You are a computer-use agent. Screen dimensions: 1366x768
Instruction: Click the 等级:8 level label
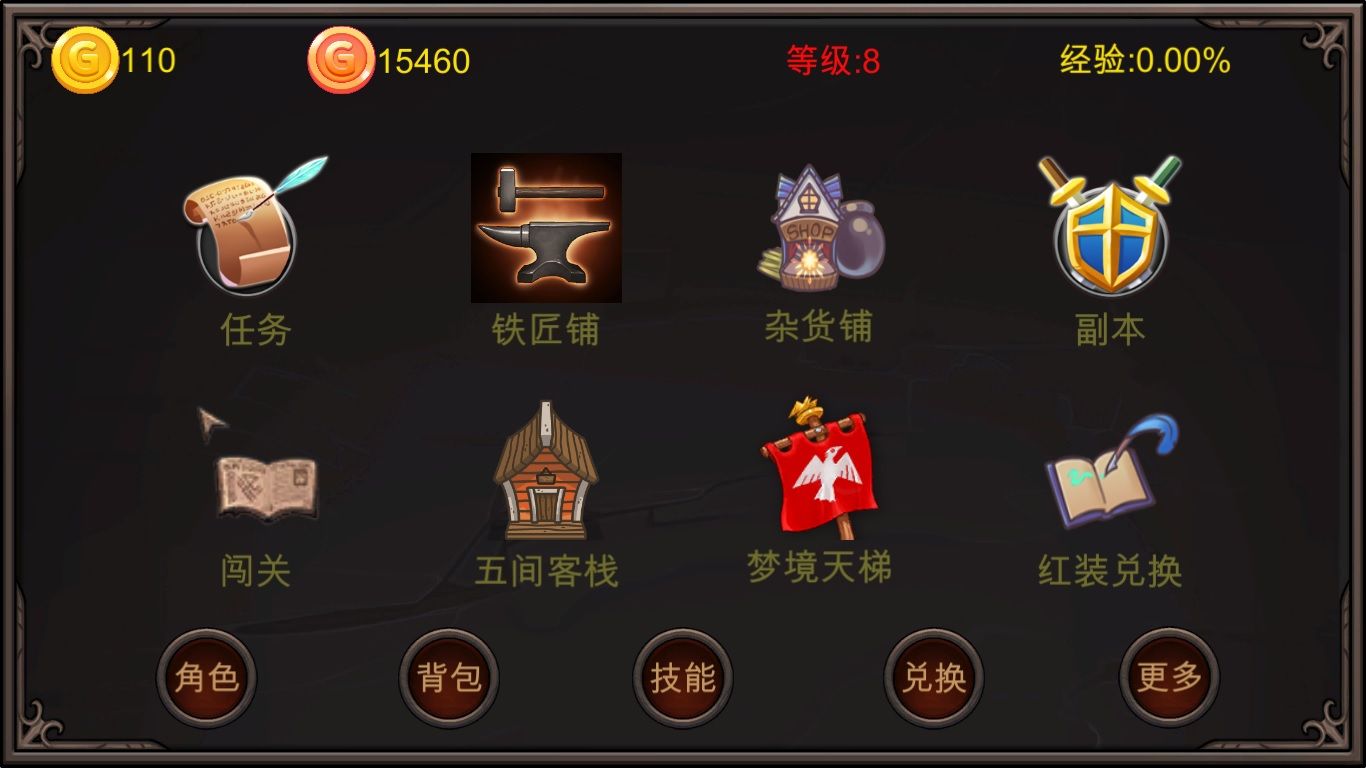click(832, 58)
